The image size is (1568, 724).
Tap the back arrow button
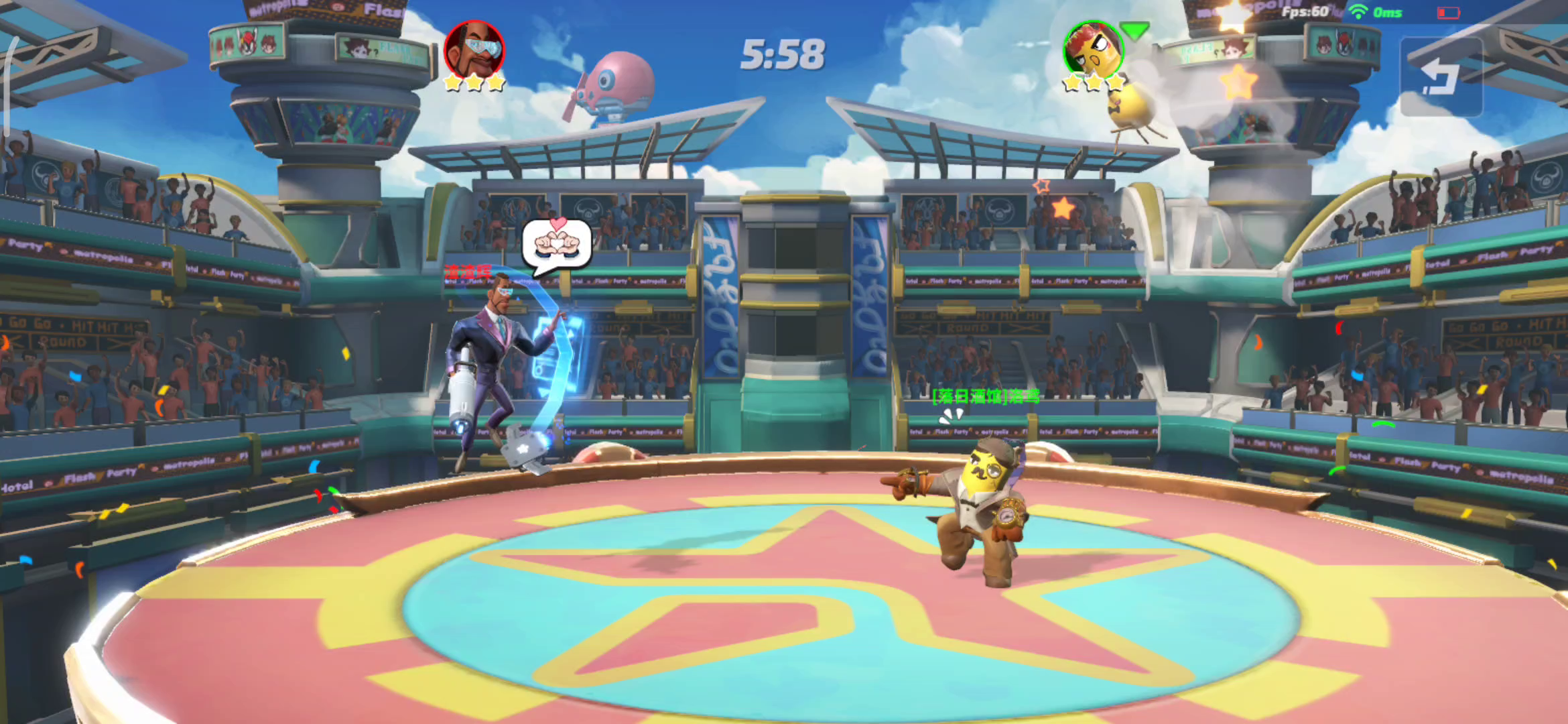point(1441,77)
